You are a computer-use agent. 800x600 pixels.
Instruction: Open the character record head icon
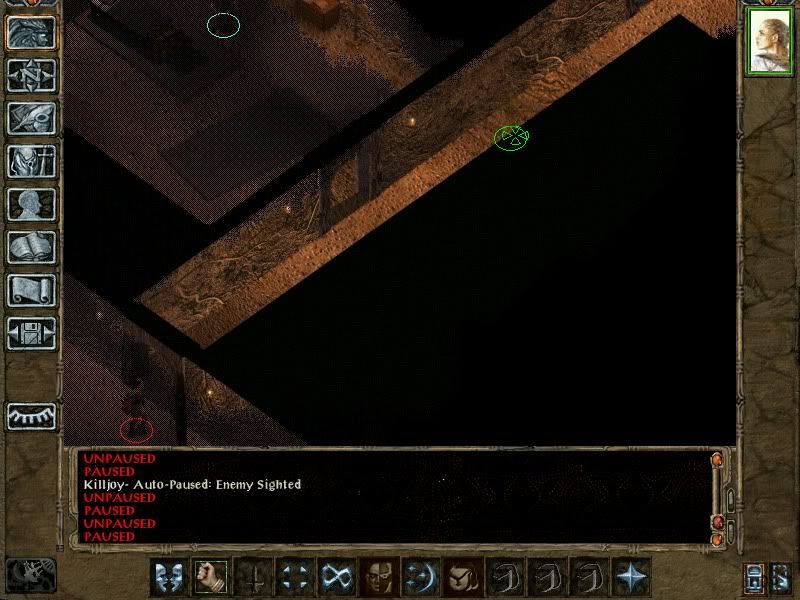point(31,204)
